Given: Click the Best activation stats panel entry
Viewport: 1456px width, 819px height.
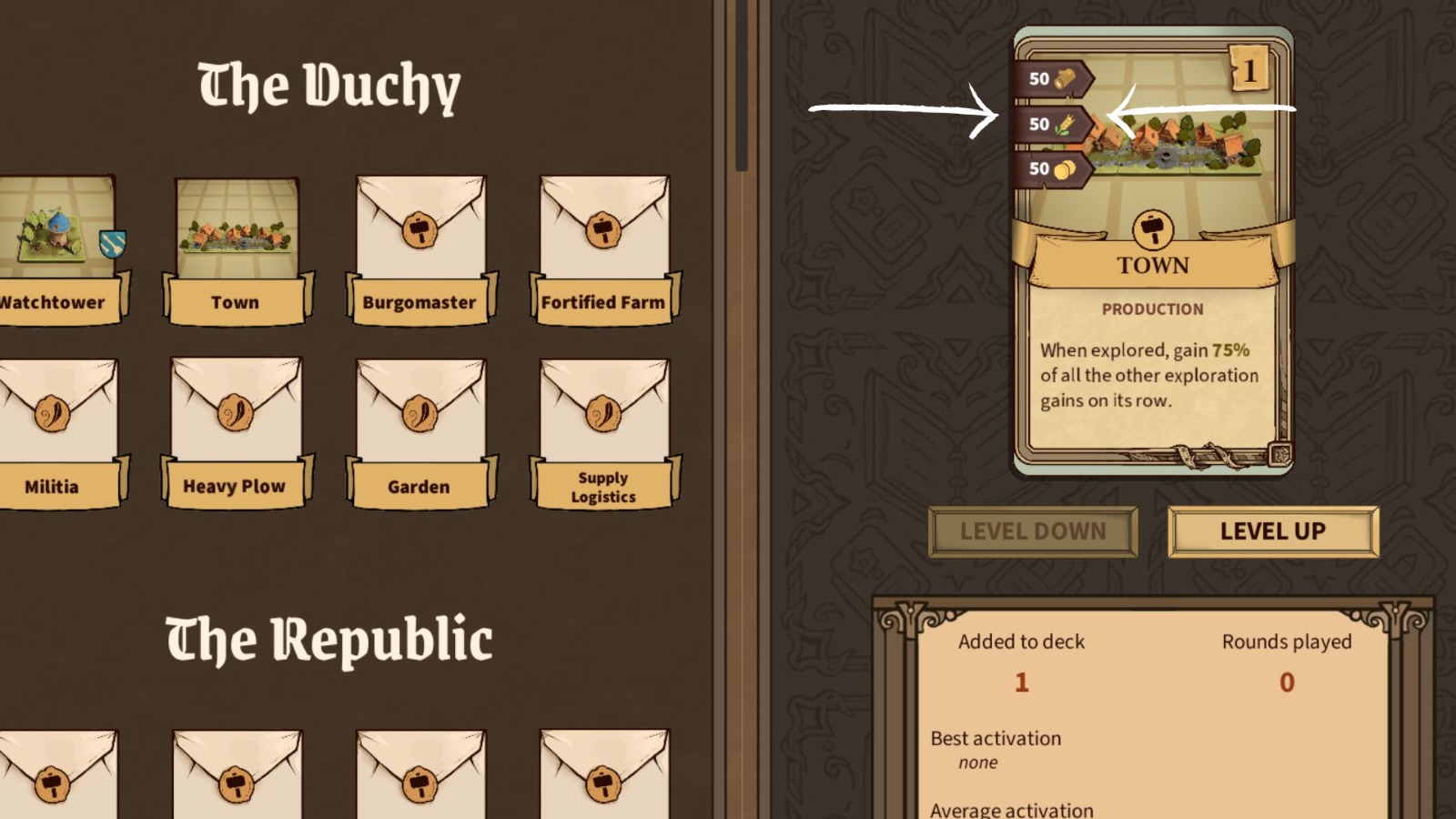Looking at the screenshot, I should (x=995, y=738).
